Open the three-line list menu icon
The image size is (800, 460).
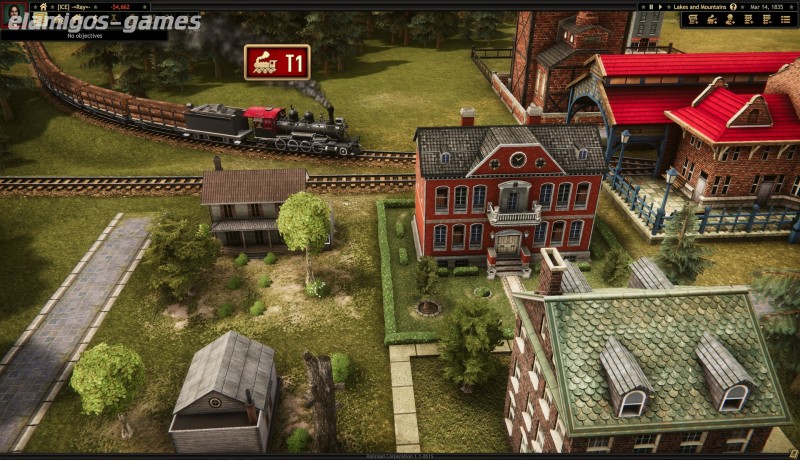787,19
